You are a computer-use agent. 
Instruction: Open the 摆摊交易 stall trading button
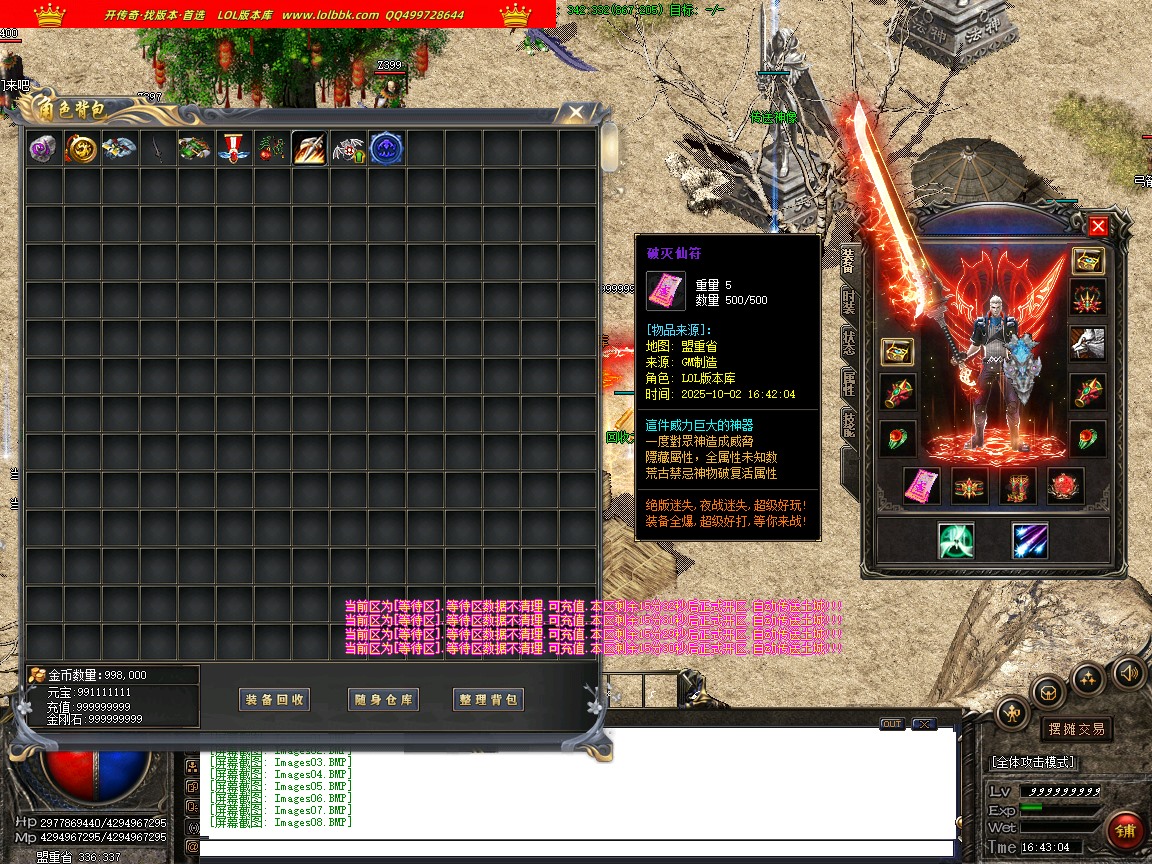pos(1076,729)
